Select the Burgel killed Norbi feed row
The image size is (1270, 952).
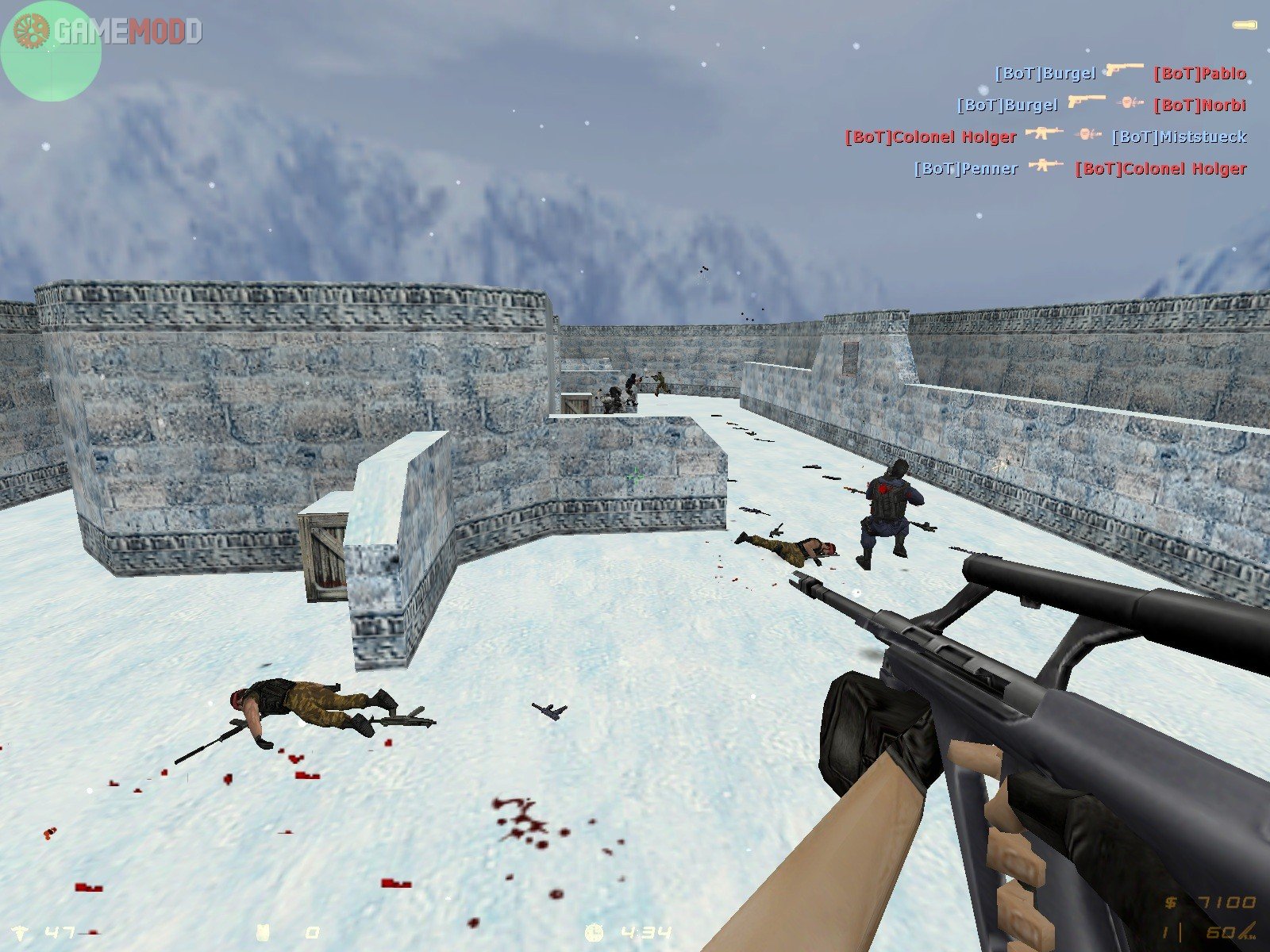(1101, 105)
